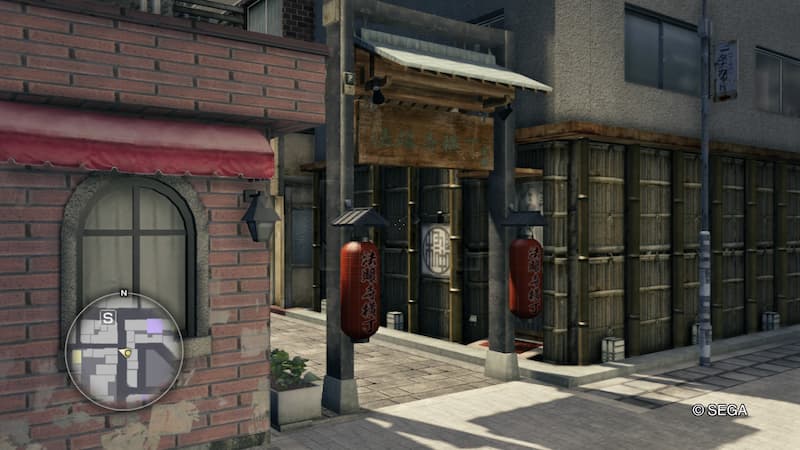Image resolution: width=800 pixels, height=450 pixels.
Task: Select the S marker on the minimap
Action: 108,317
